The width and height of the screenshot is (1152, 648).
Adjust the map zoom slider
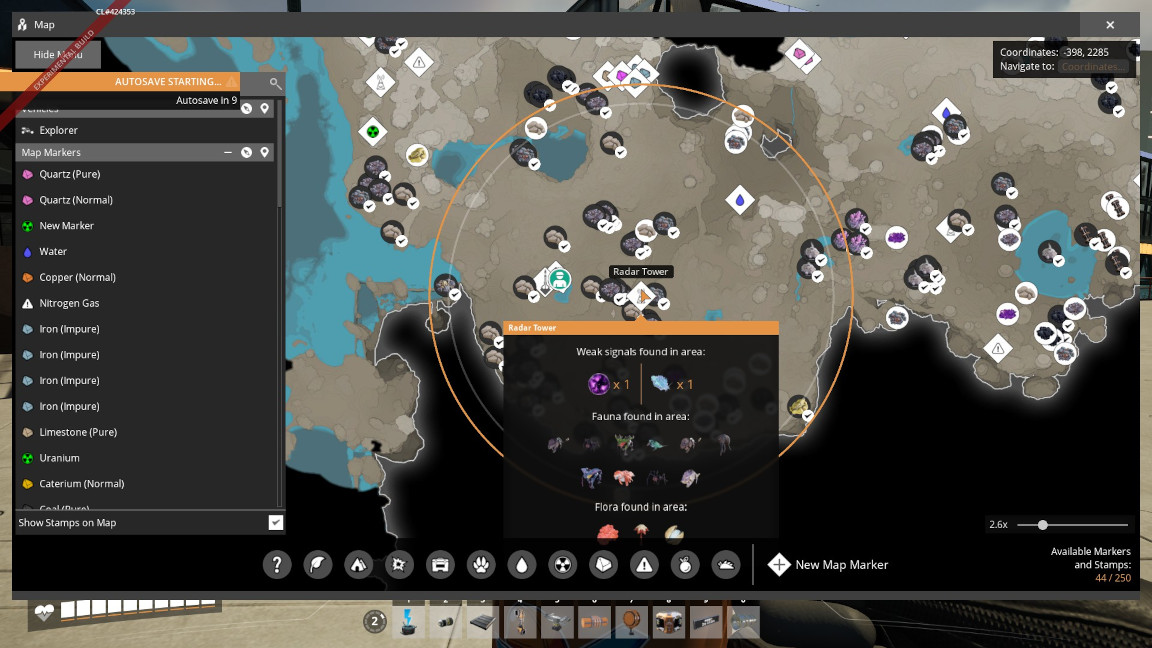(1043, 525)
